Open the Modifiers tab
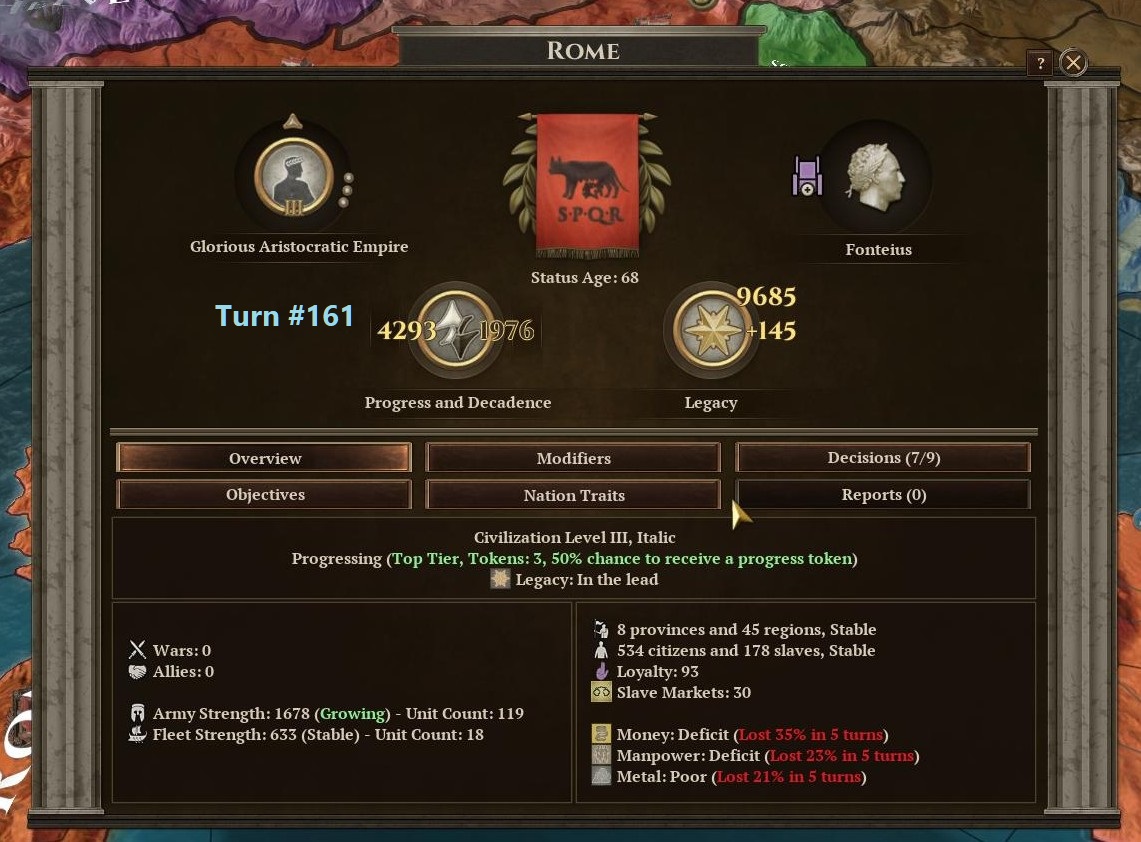The image size is (1141, 842). 573,458
